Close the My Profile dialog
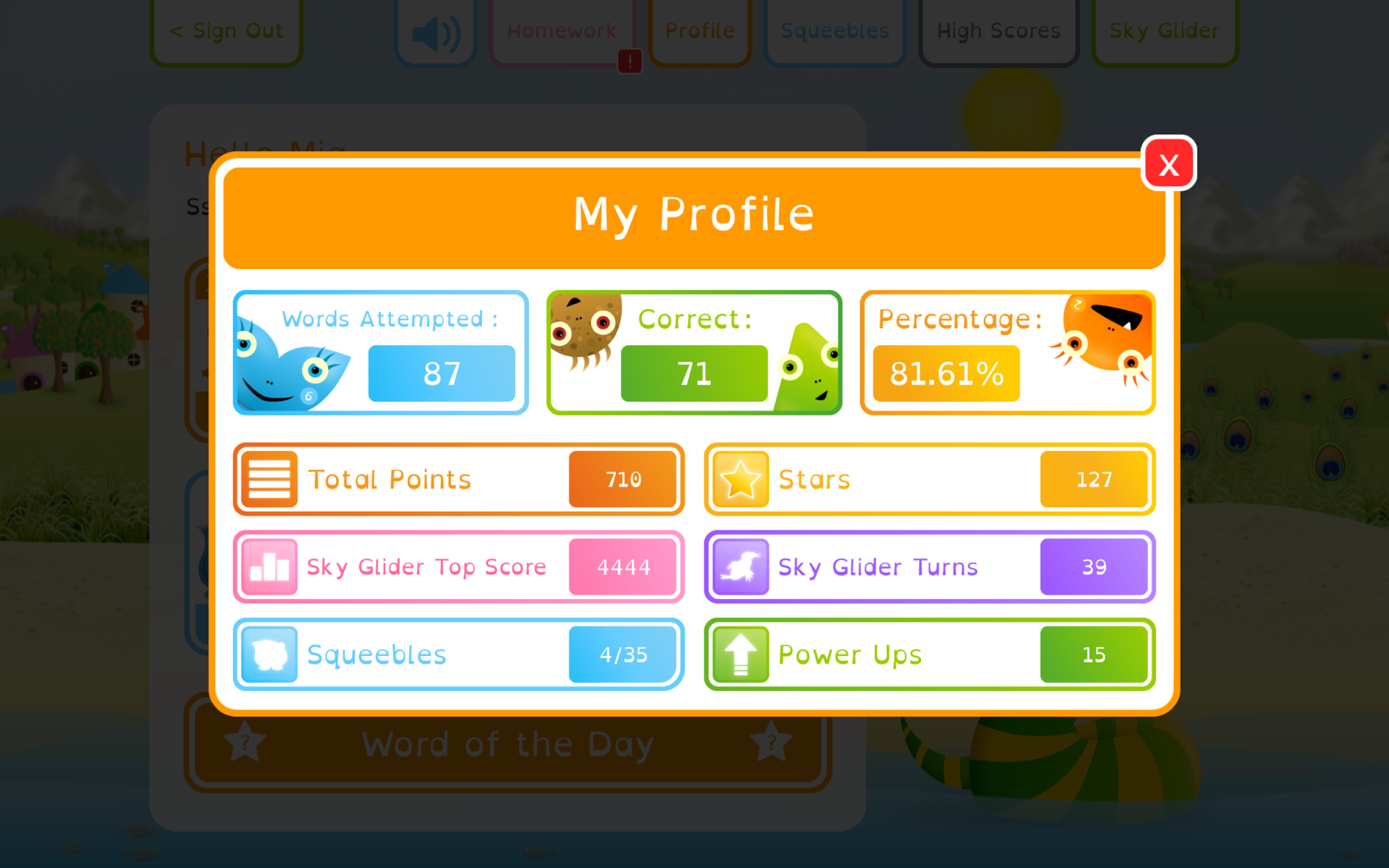 click(x=1169, y=164)
